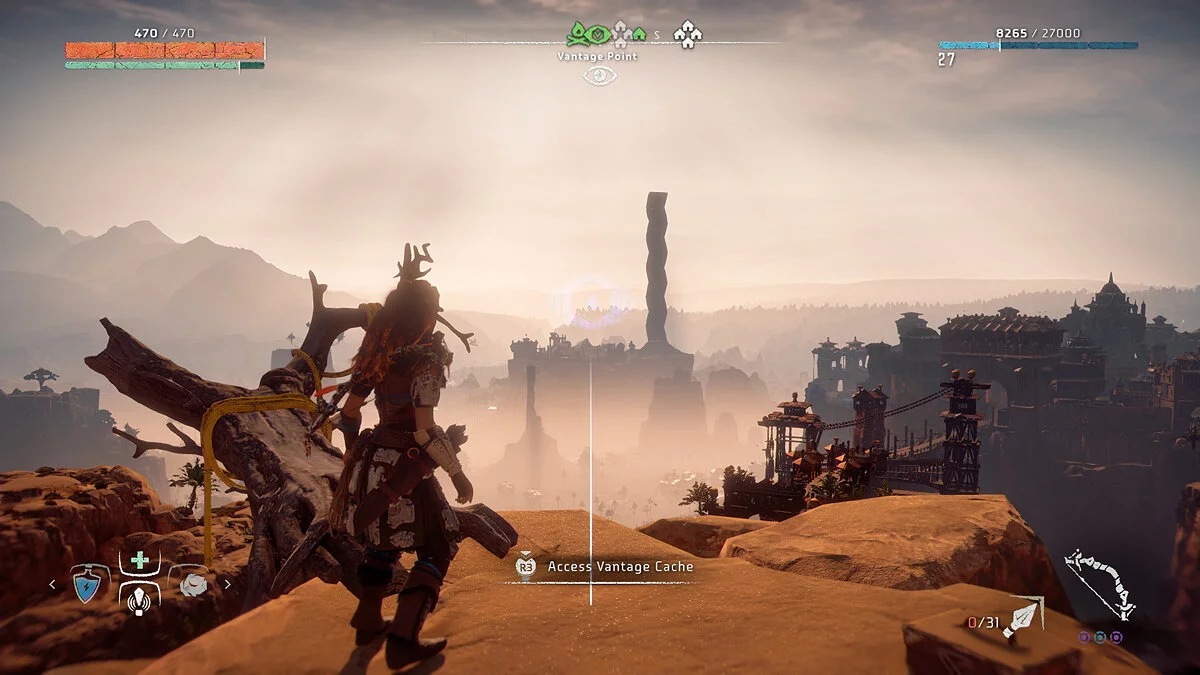Activate the mount call lure icon
The image size is (1200, 675).
(140, 599)
